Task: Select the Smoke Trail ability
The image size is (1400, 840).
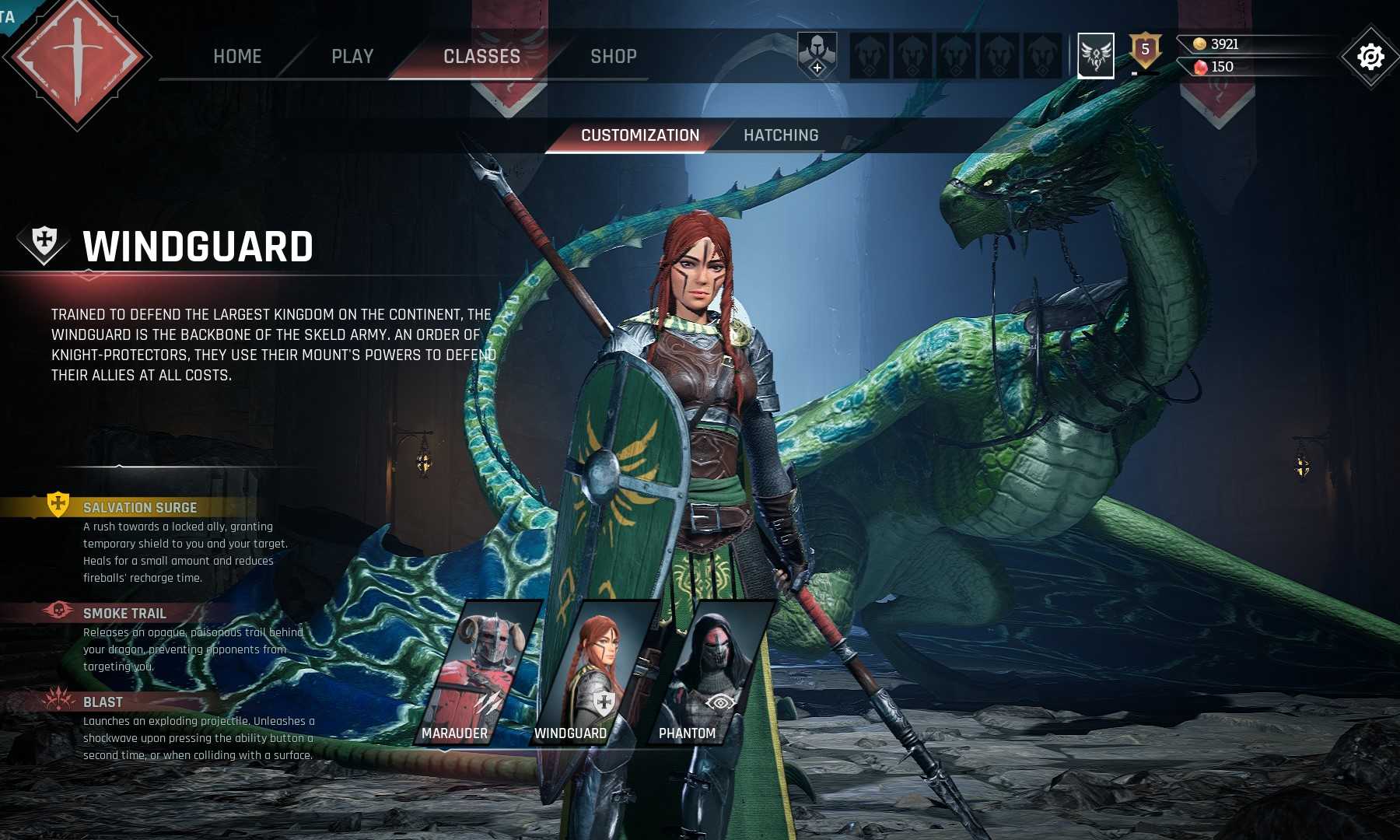Action: click(124, 614)
